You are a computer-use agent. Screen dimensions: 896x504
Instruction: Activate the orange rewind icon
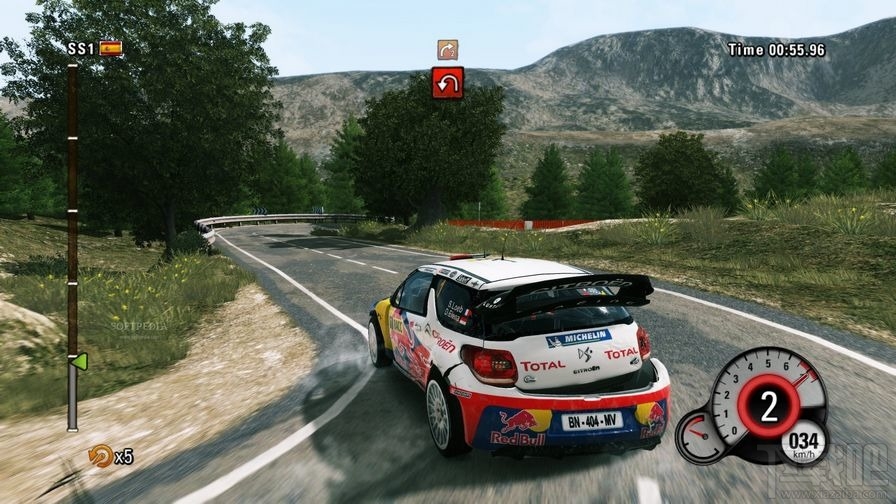[100, 456]
